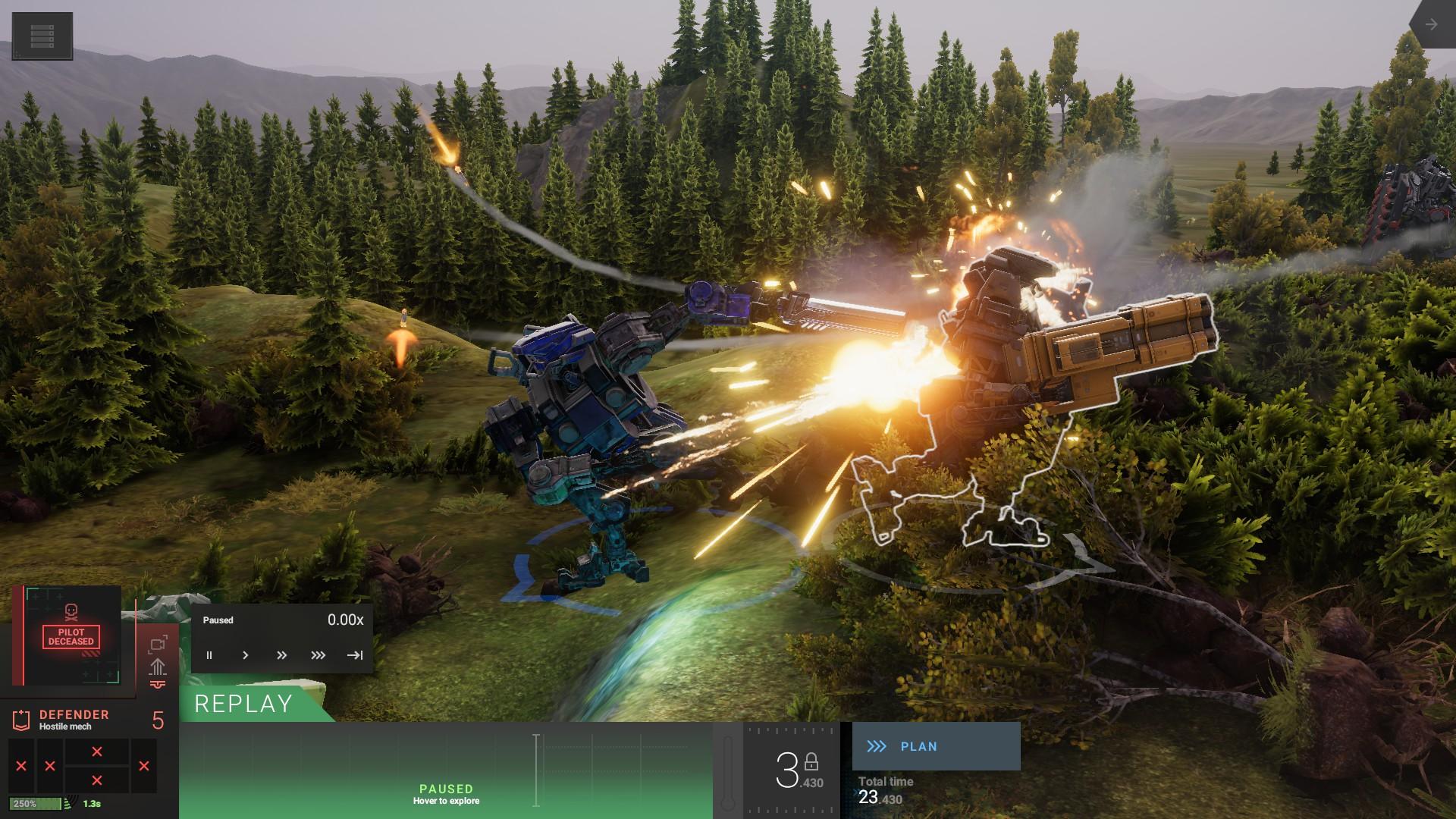
Task: Click the PLAN button
Action: coord(936,746)
